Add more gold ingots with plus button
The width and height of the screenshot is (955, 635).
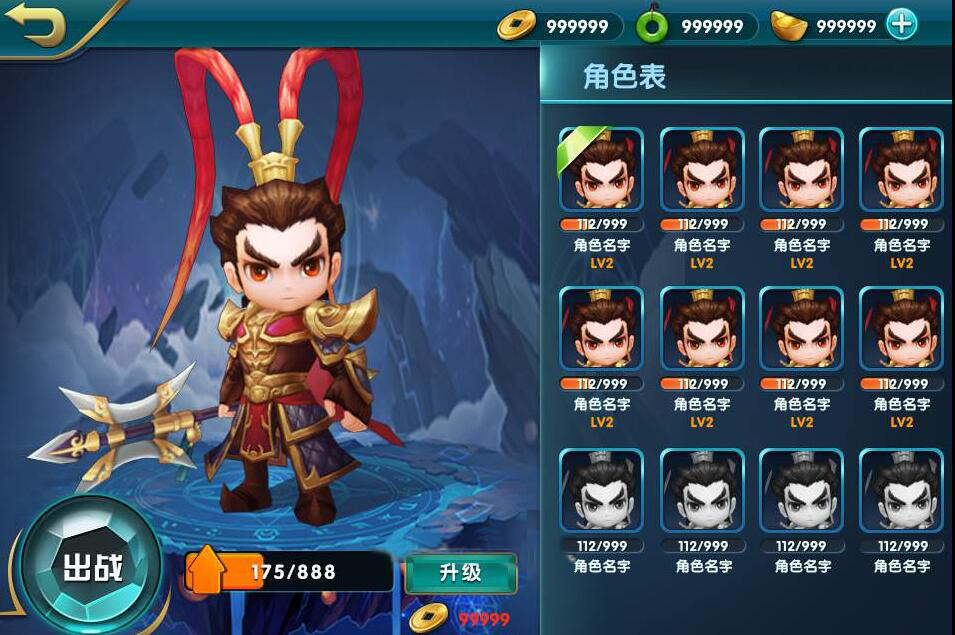point(902,25)
